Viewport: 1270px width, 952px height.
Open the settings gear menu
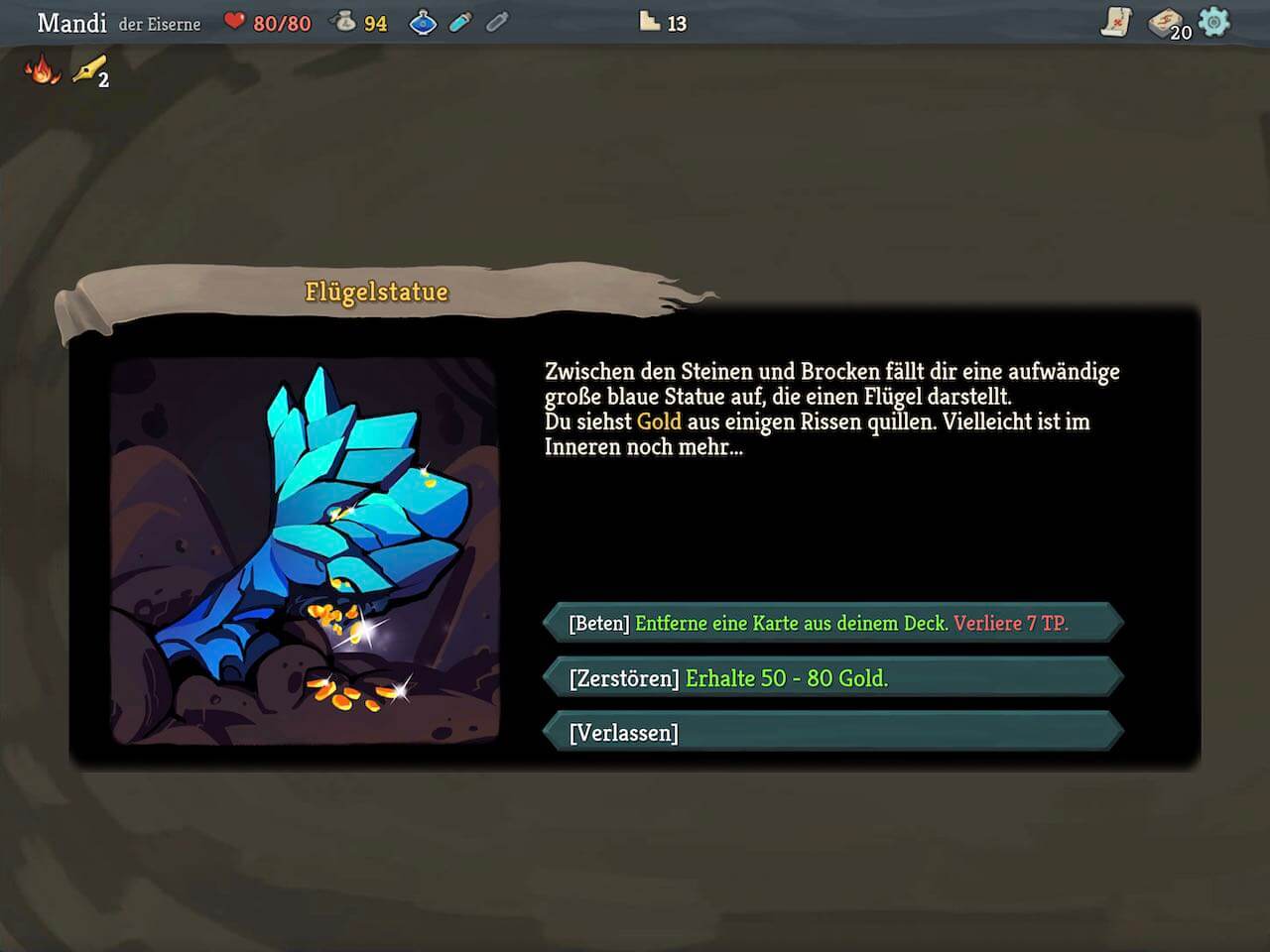click(1214, 22)
